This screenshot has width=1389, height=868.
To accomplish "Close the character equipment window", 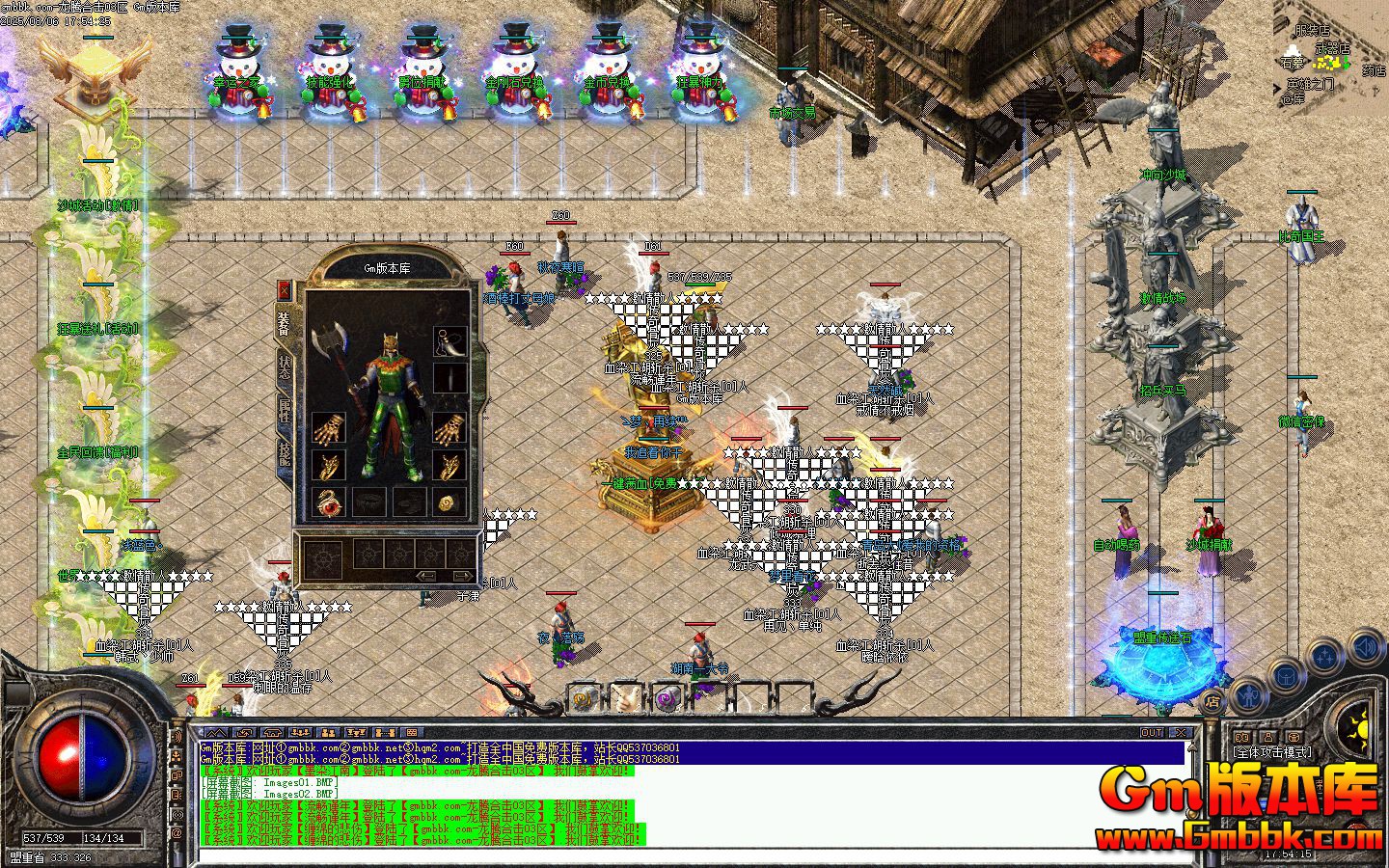I will point(284,289).
